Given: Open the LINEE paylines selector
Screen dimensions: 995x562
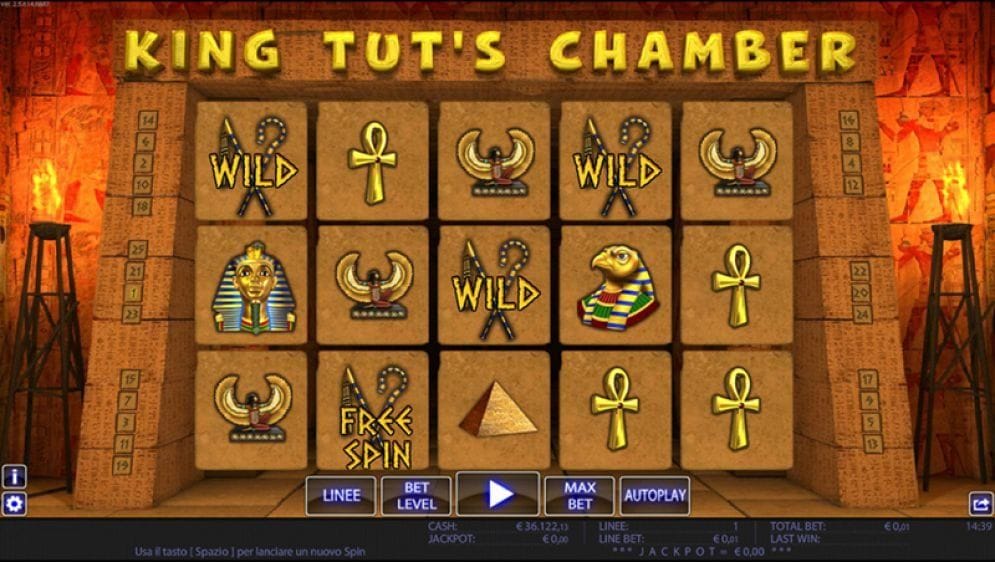Looking at the screenshot, I should (x=341, y=495).
